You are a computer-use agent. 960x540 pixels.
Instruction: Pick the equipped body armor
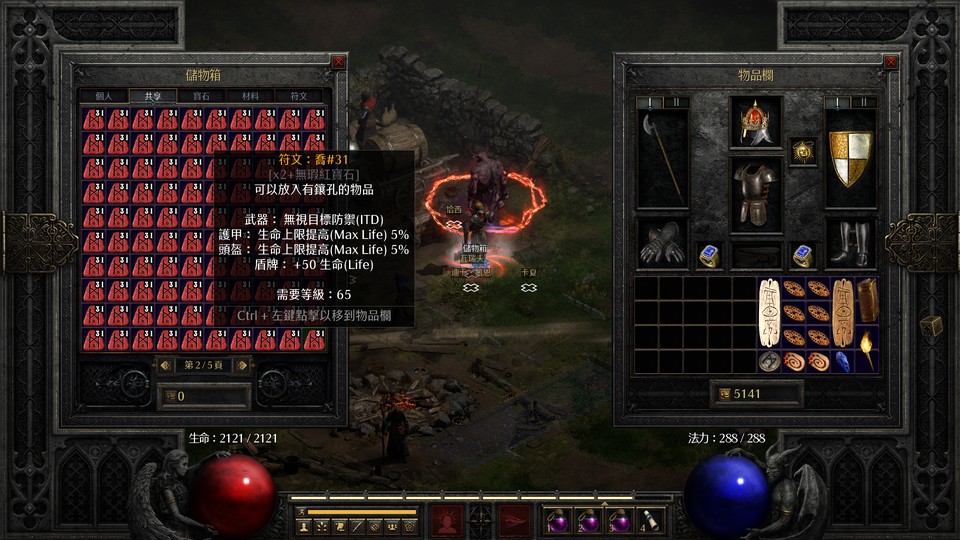coord(755,194)
